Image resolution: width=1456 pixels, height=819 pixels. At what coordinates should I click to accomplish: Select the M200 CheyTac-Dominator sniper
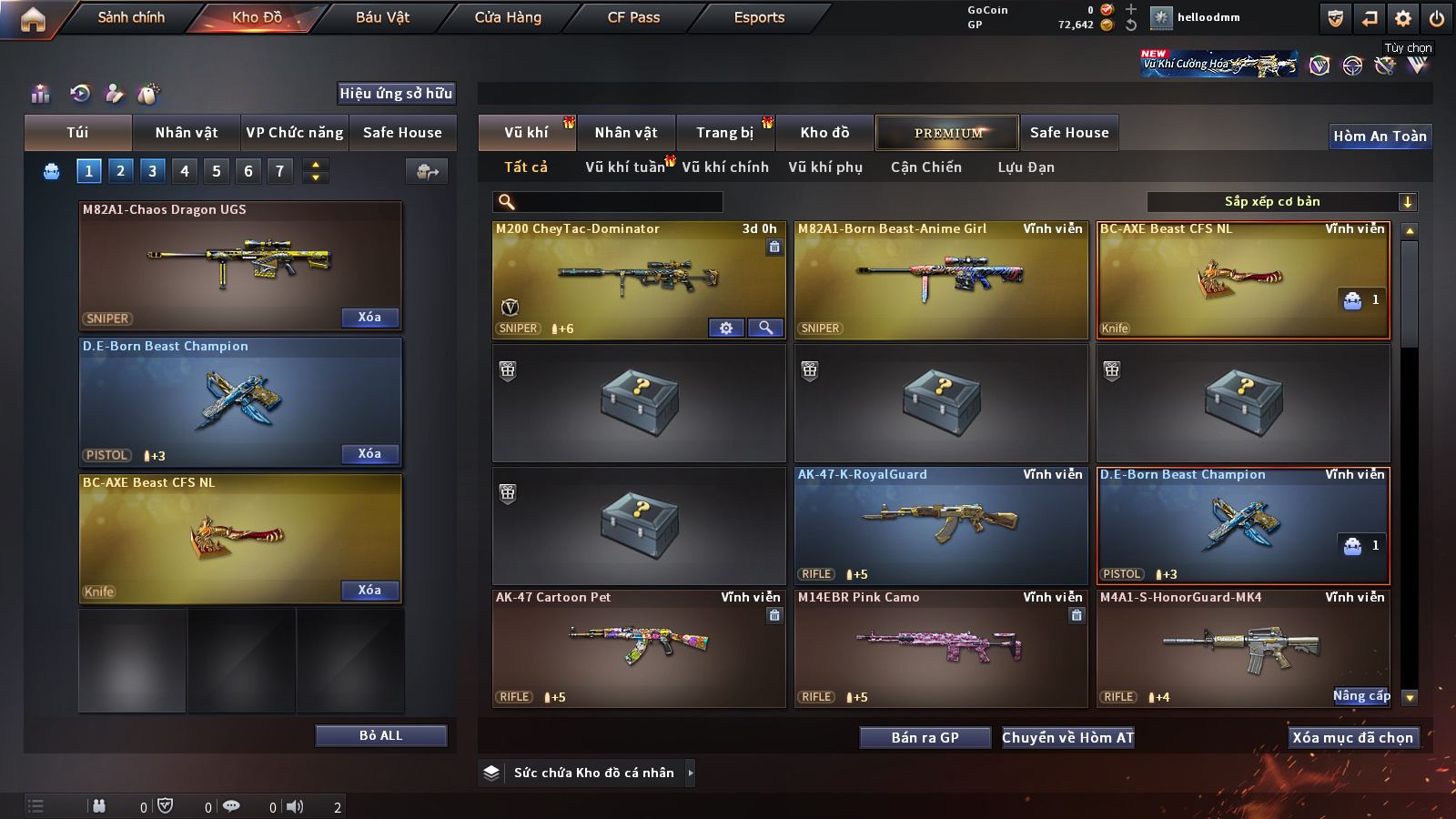(x=638, y=279)
